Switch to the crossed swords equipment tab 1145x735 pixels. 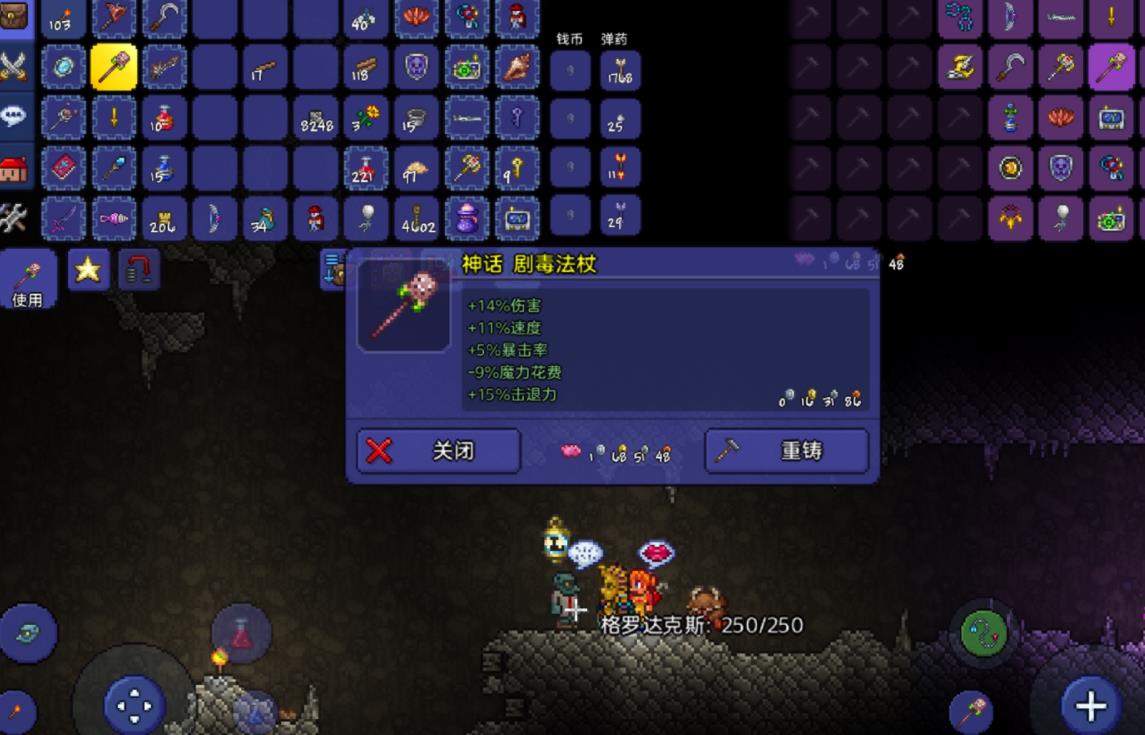[15, 66]
